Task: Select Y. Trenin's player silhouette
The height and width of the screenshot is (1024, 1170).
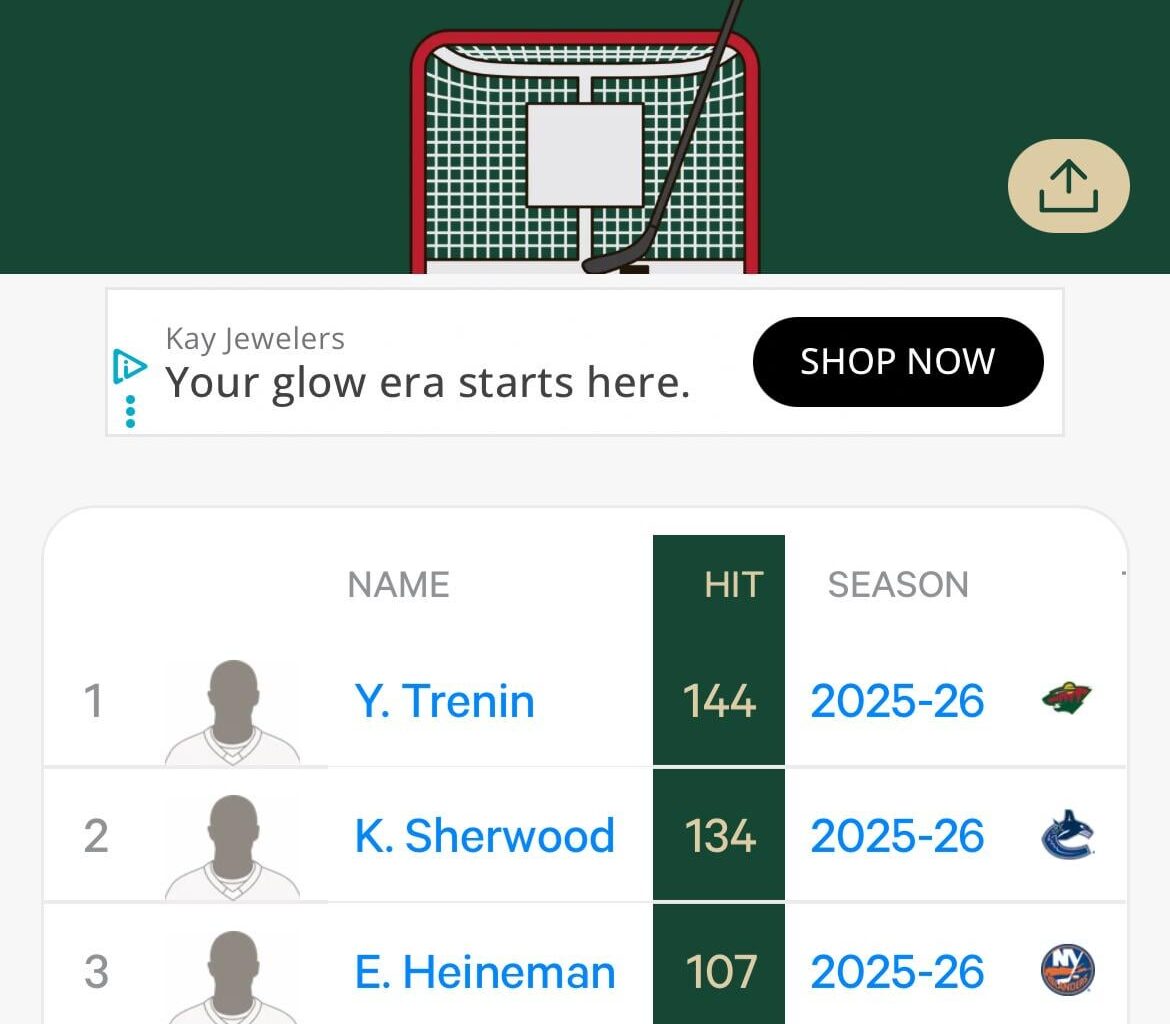Action: (x=233, y=712)
